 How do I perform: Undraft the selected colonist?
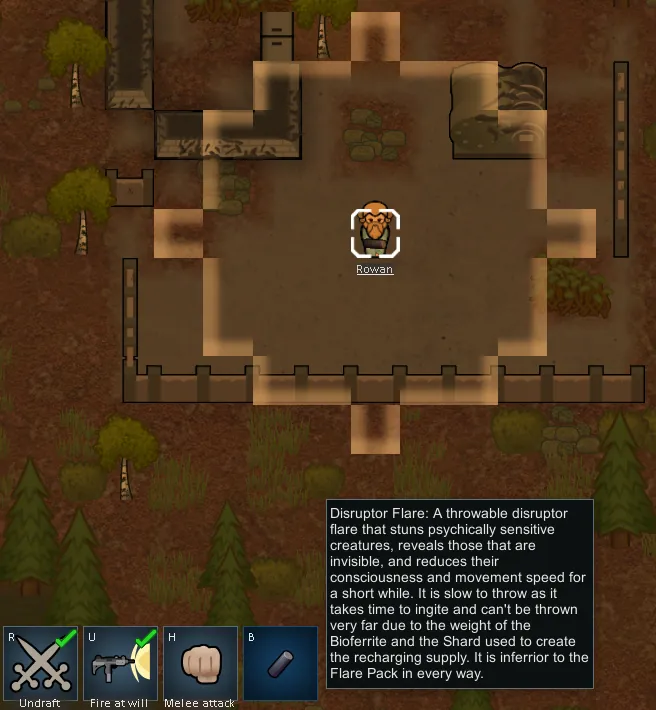(40, 663)
